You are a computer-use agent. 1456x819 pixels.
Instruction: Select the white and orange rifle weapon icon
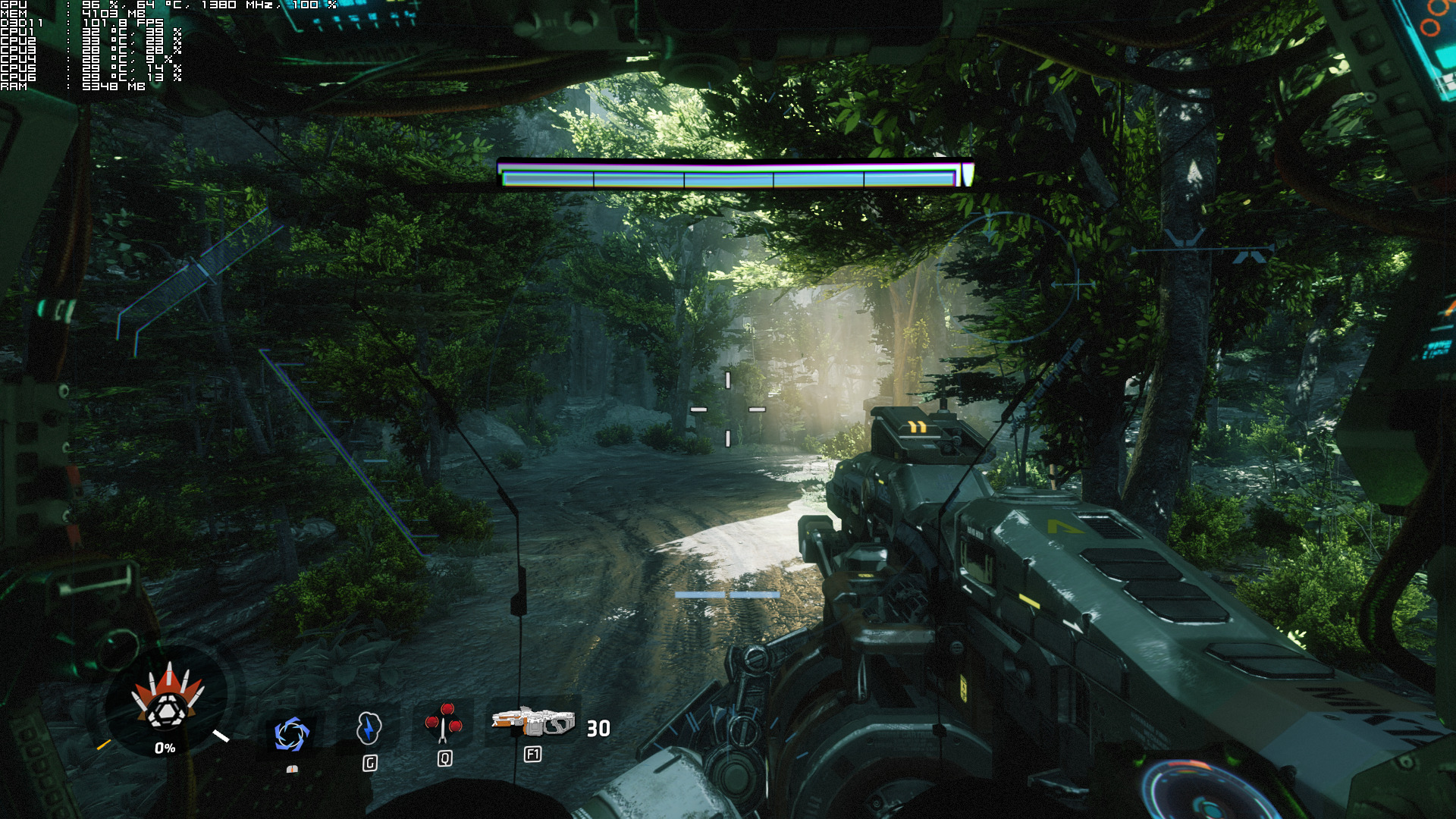(533, 721)
